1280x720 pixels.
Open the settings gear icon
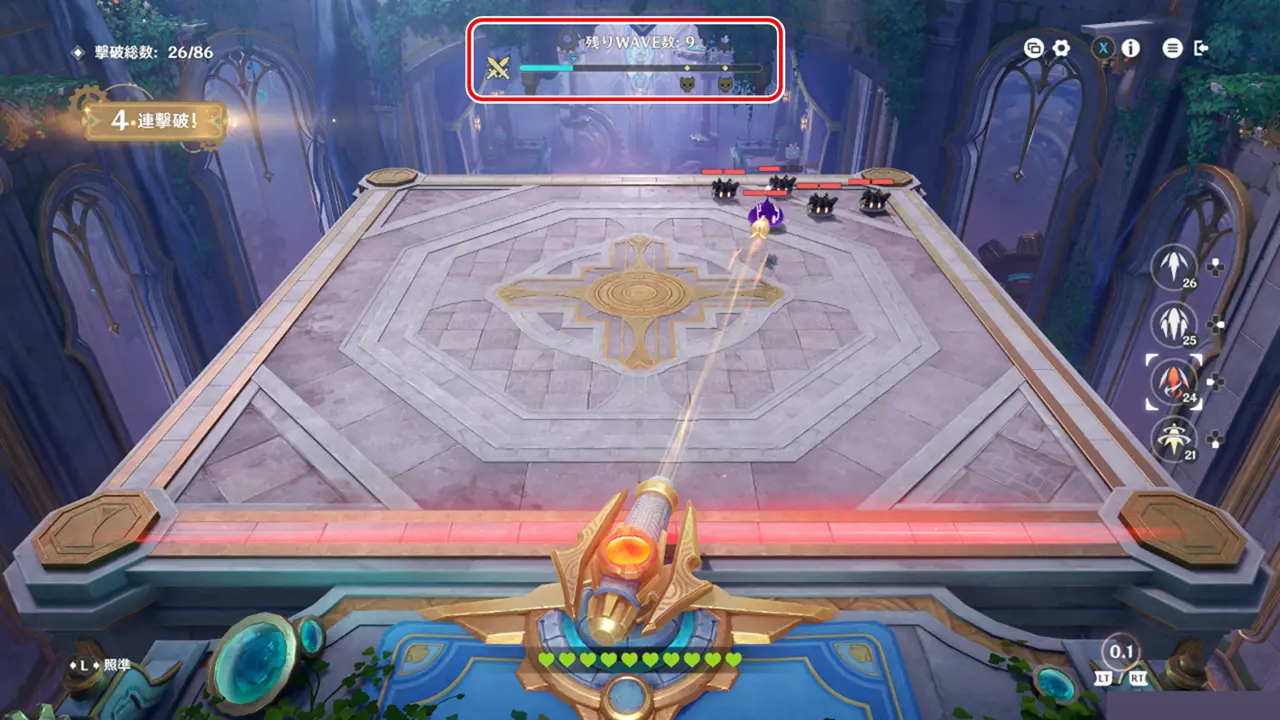pos(1061,48)
